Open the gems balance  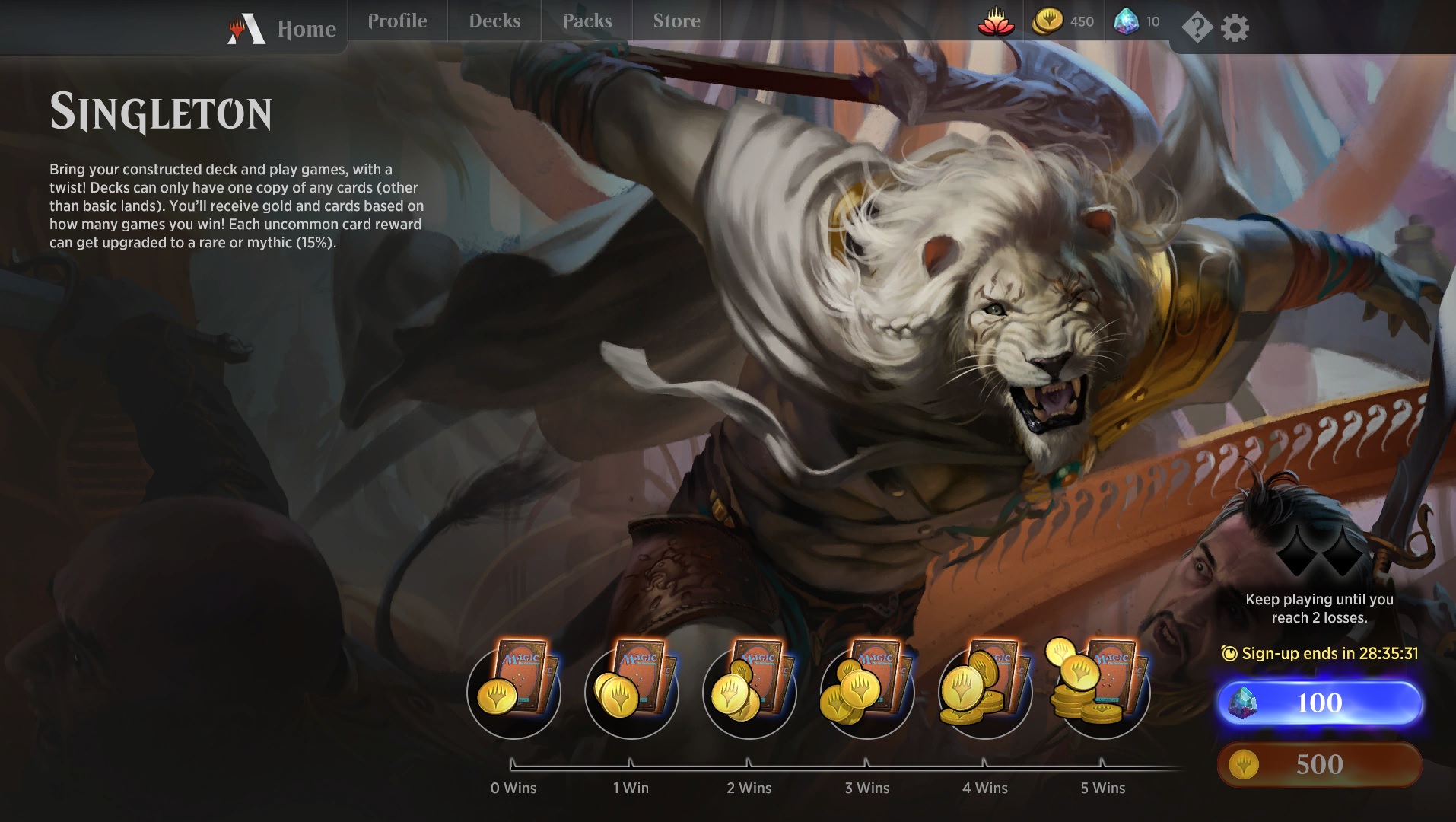point(1137,22)
